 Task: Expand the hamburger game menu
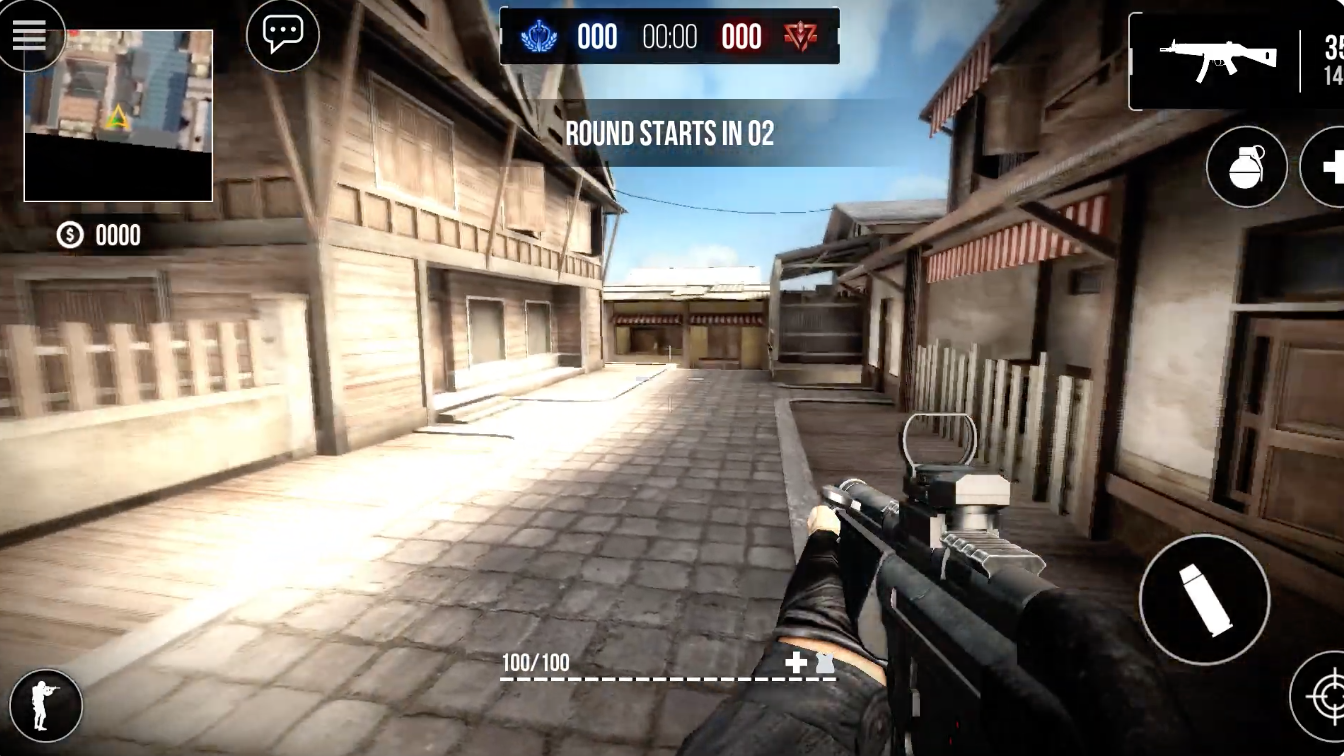click(31, 34)
